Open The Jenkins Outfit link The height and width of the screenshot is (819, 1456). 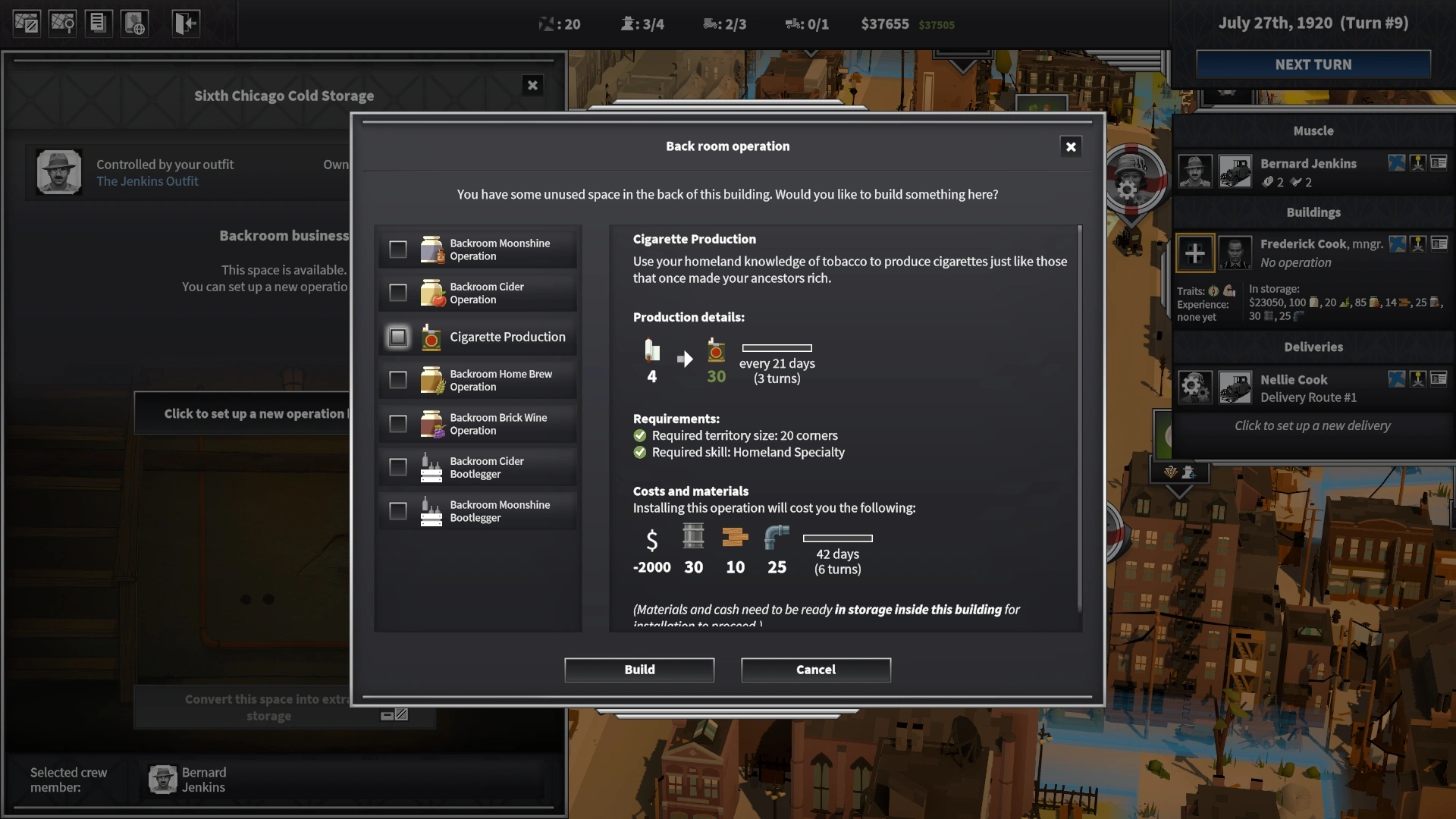[147, 181]
